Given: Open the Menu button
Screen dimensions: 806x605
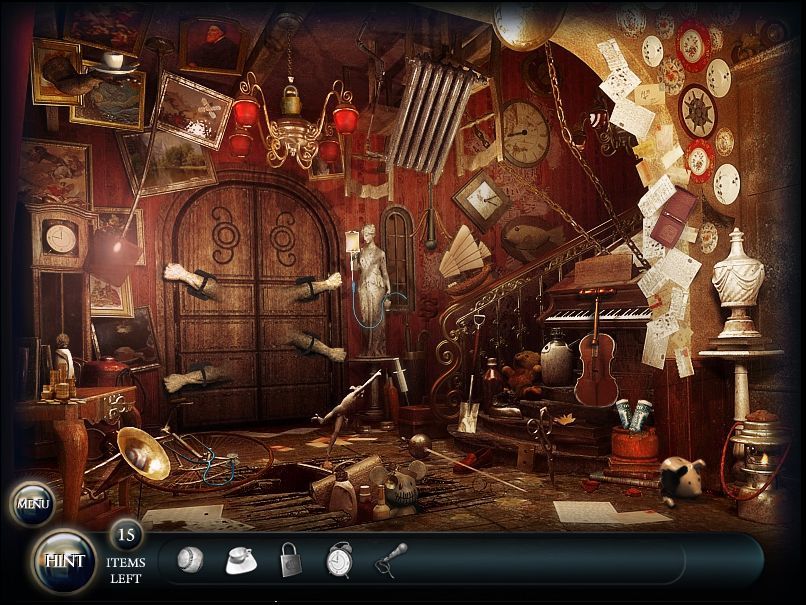Looking at the screenshot, I should 33,503.
